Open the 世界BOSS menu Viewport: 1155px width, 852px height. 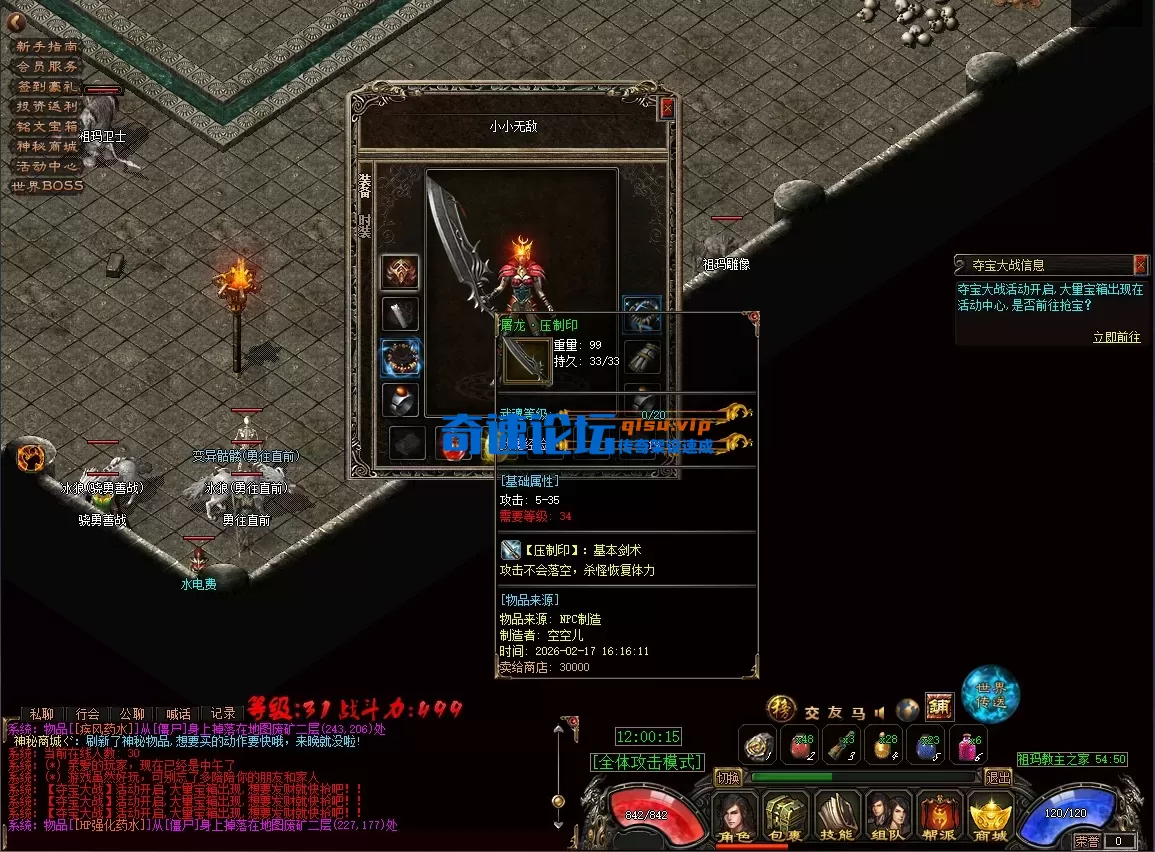(x=46, y=186)
